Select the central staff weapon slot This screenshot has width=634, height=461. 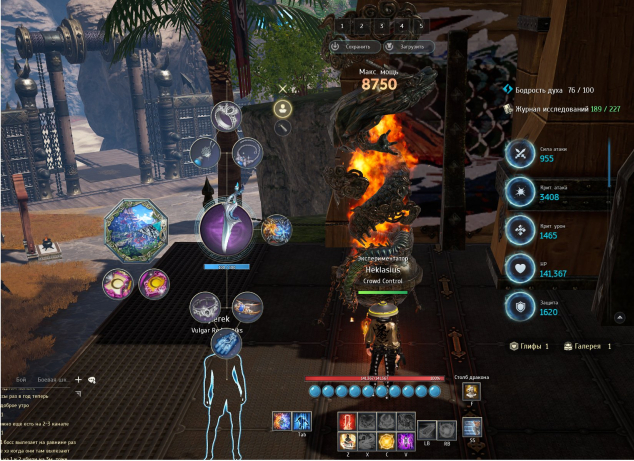[x=225, y=228]
